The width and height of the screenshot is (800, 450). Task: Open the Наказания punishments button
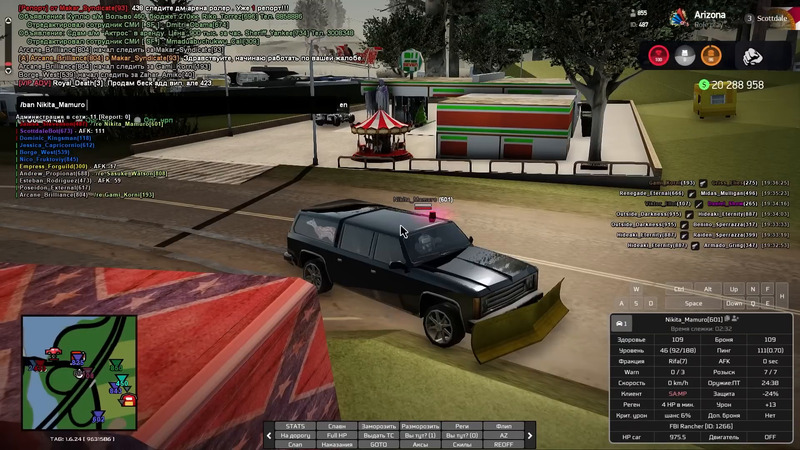[x=337, y=444]
